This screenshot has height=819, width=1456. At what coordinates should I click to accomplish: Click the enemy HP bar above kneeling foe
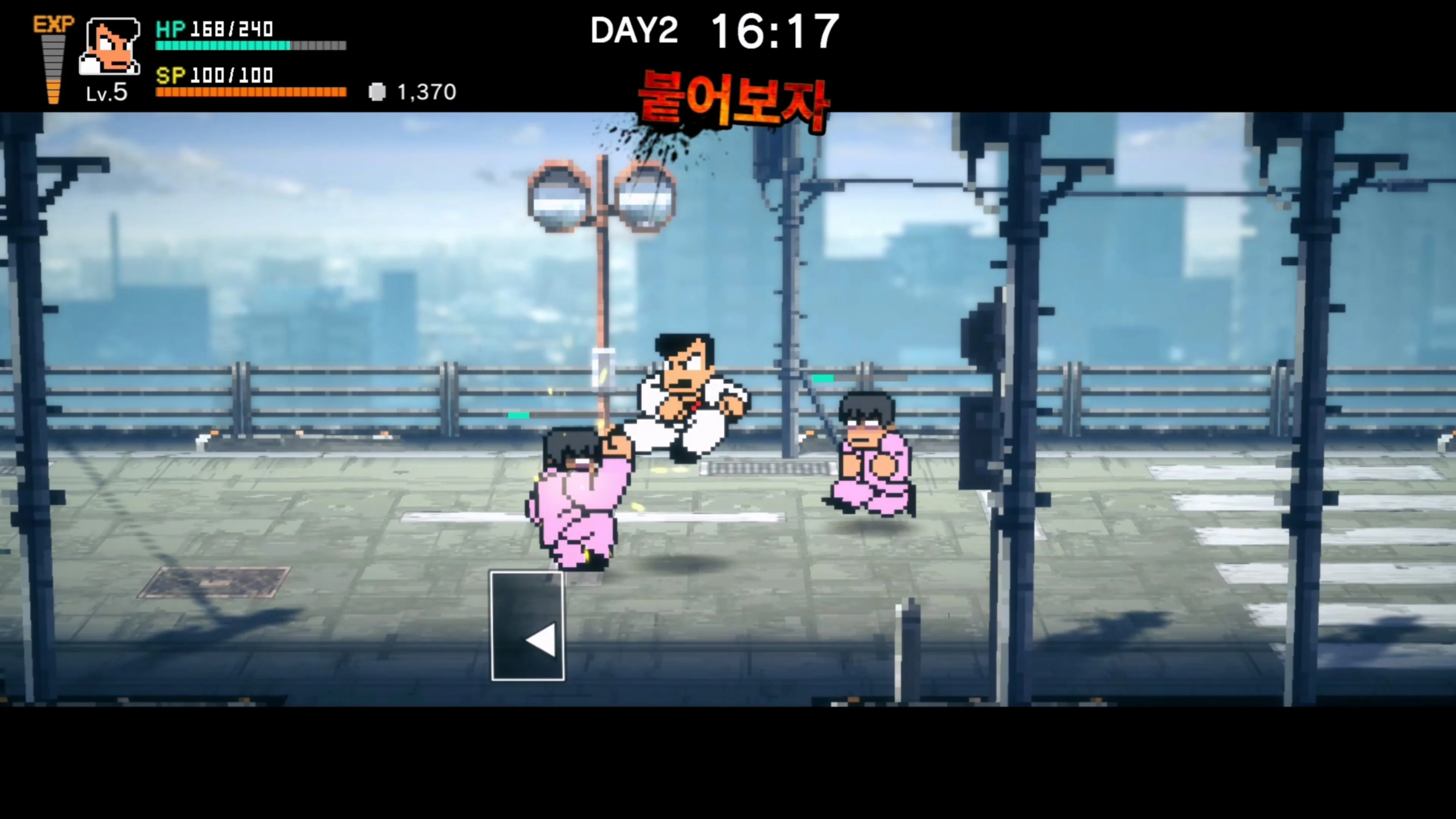pyautogui.click(x=824, y=379)
